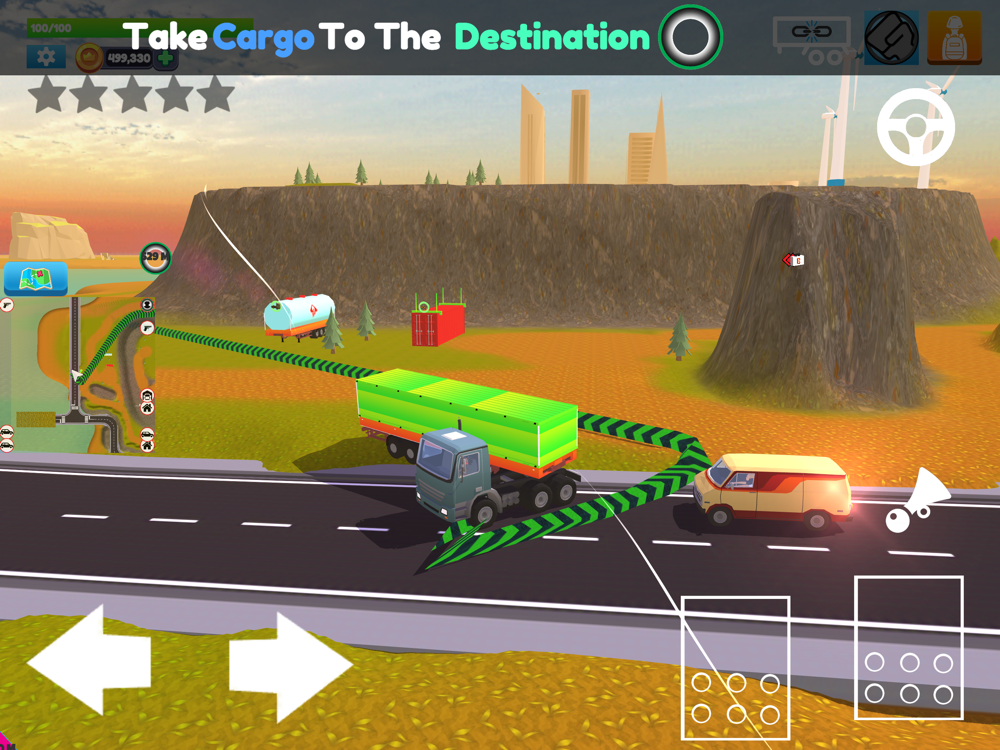Open the settings gear button

[46, 58]
